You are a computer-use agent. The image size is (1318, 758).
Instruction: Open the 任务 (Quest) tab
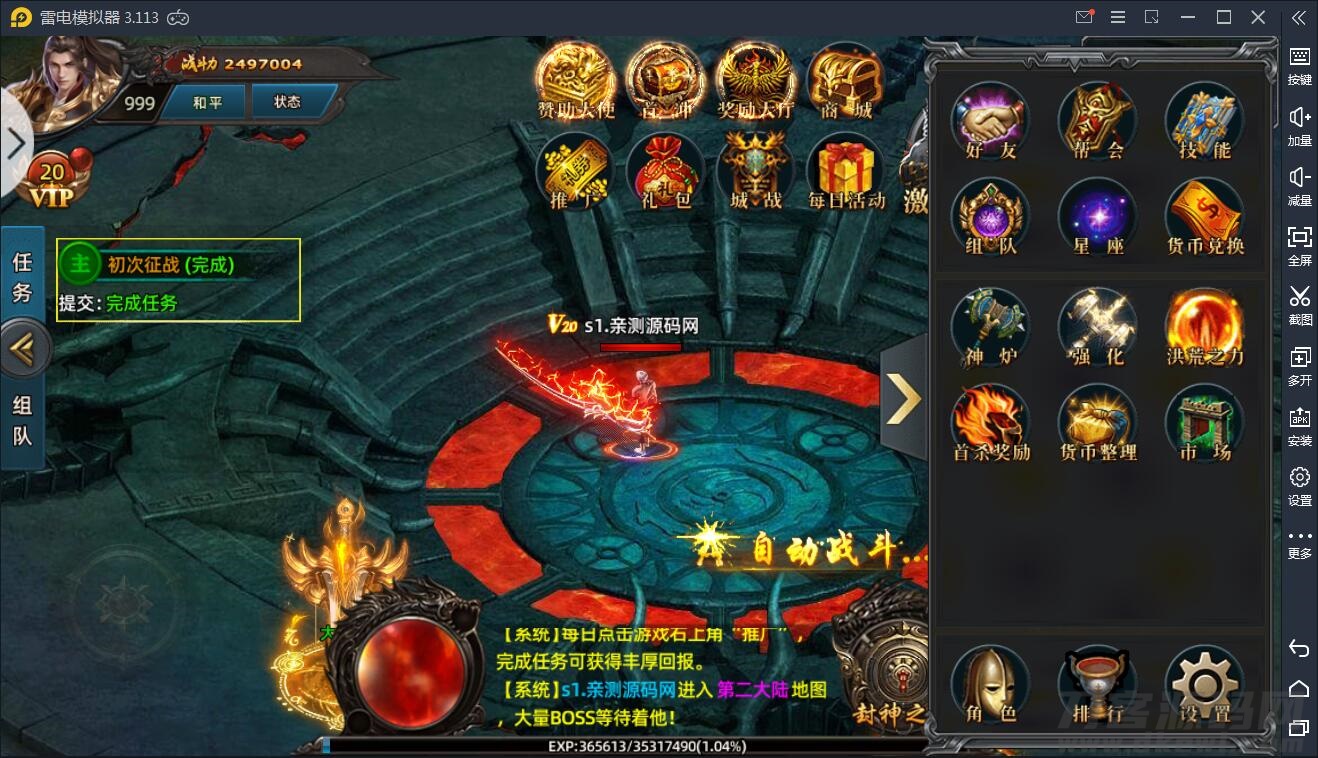pos(23,276)
